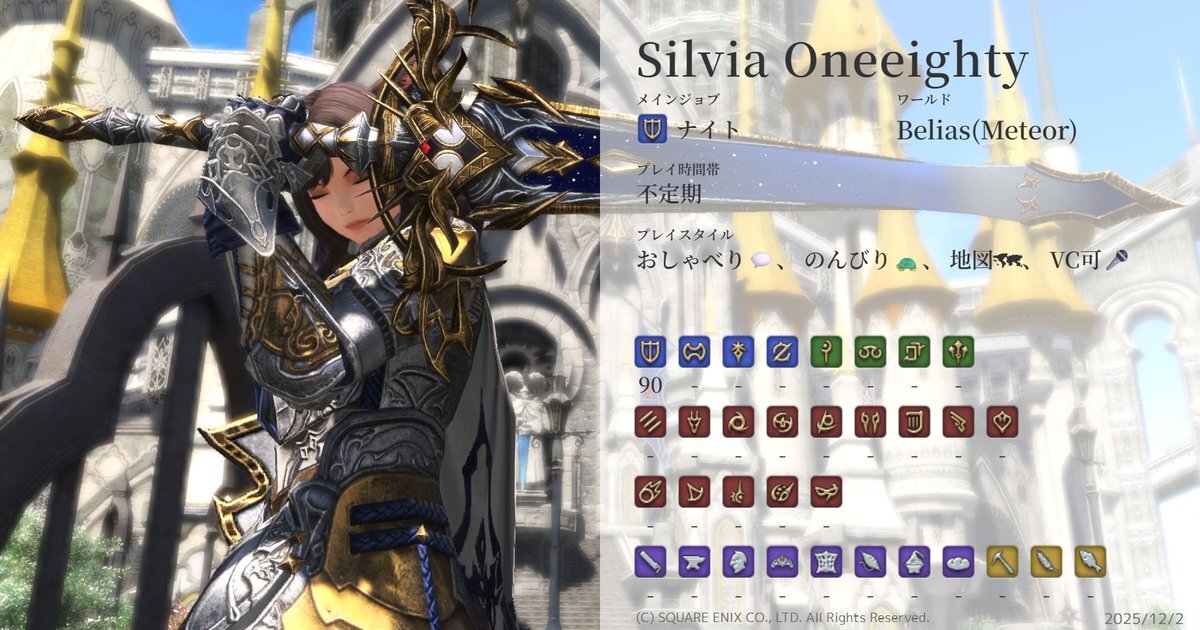The width and height of the screenshot is (1200, 630).
Task: Select the Bard job icon
Action: point(914,421)
